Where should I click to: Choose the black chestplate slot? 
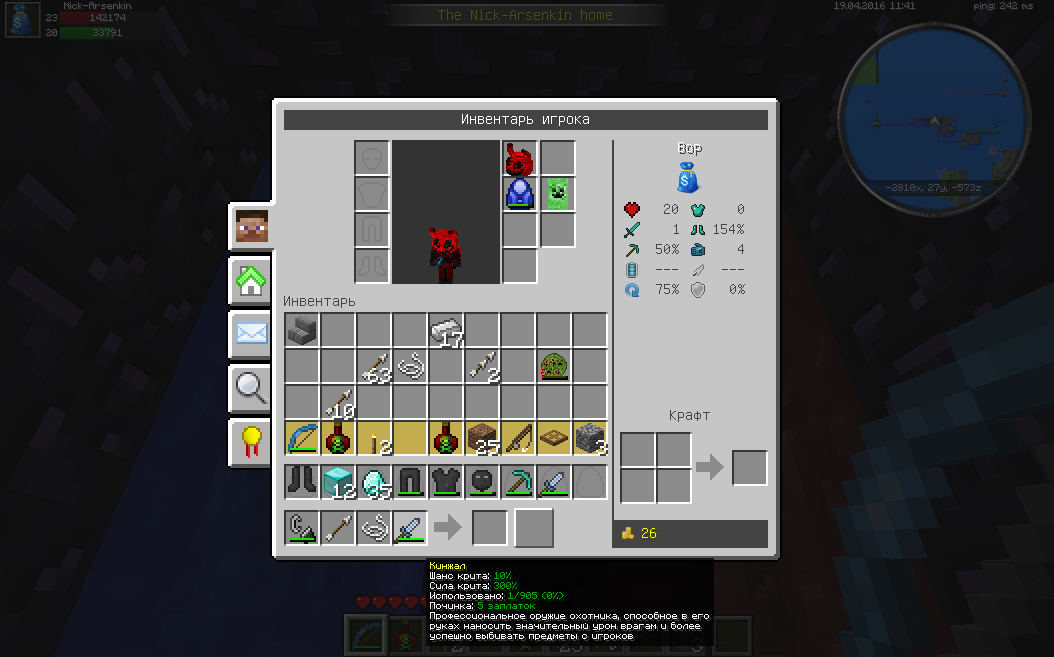446,481
